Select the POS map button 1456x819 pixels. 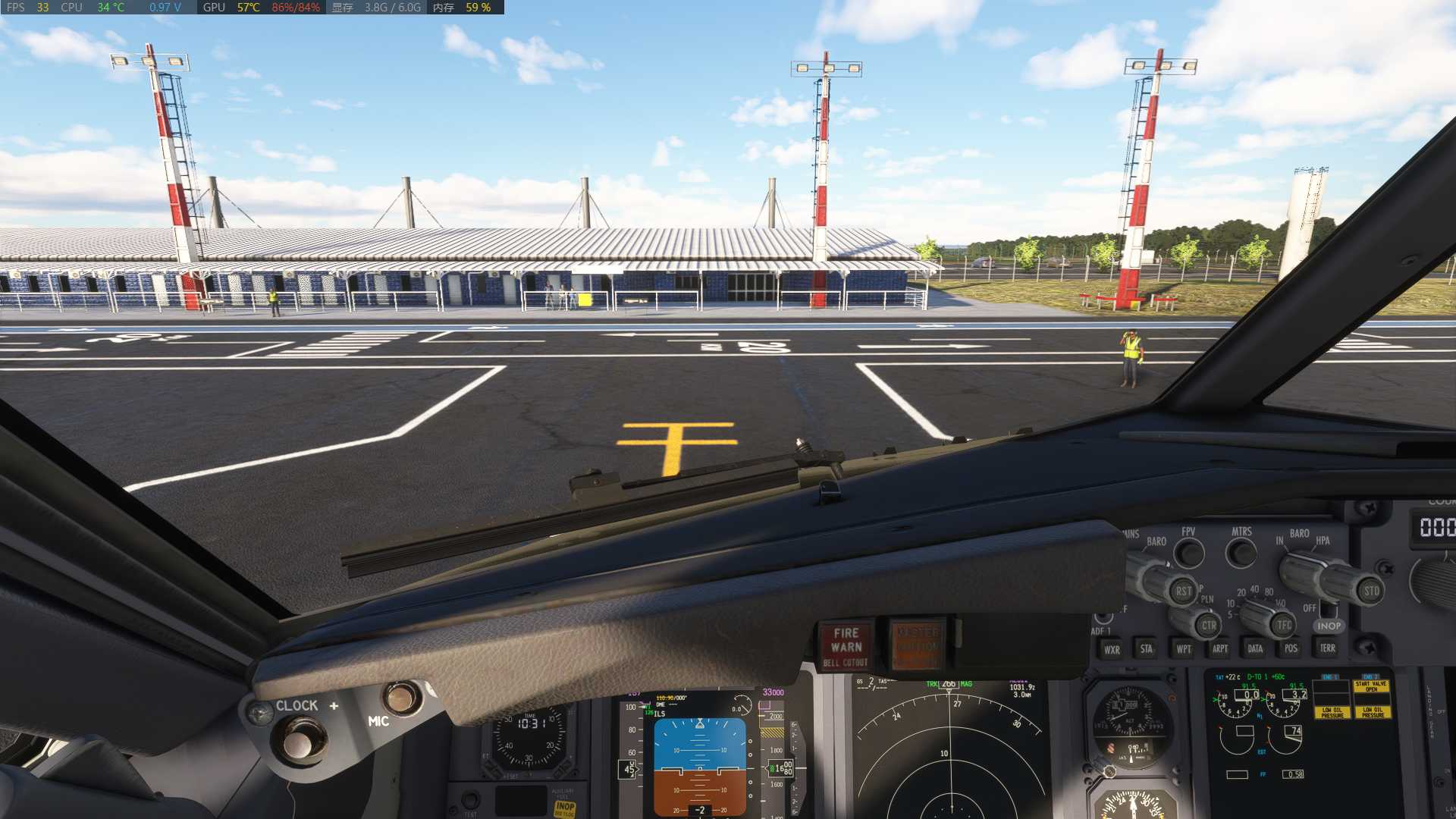tap(1291, 648)
